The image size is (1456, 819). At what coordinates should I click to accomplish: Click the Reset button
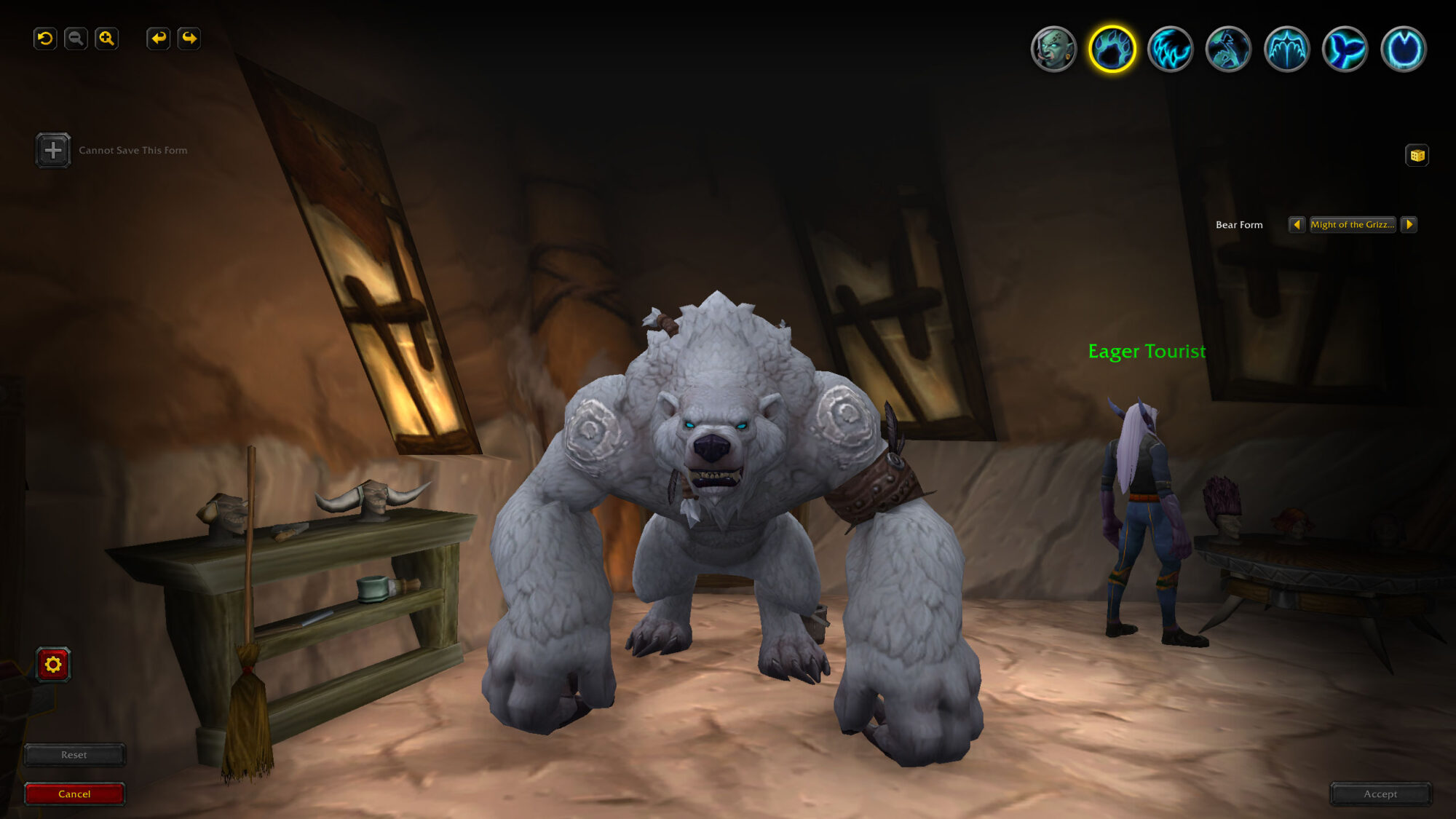(75, 755)
